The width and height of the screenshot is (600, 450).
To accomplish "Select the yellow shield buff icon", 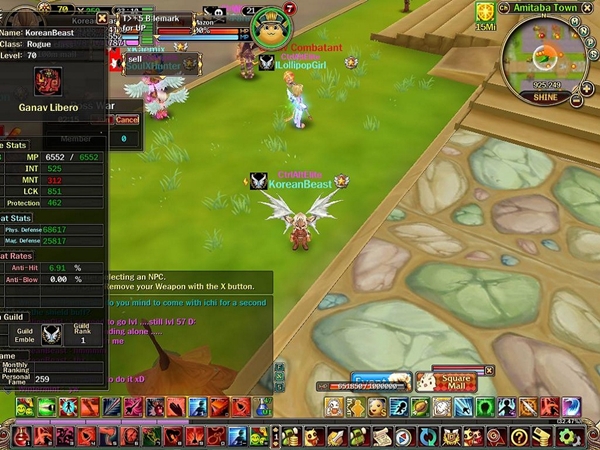I will [485, 12].
